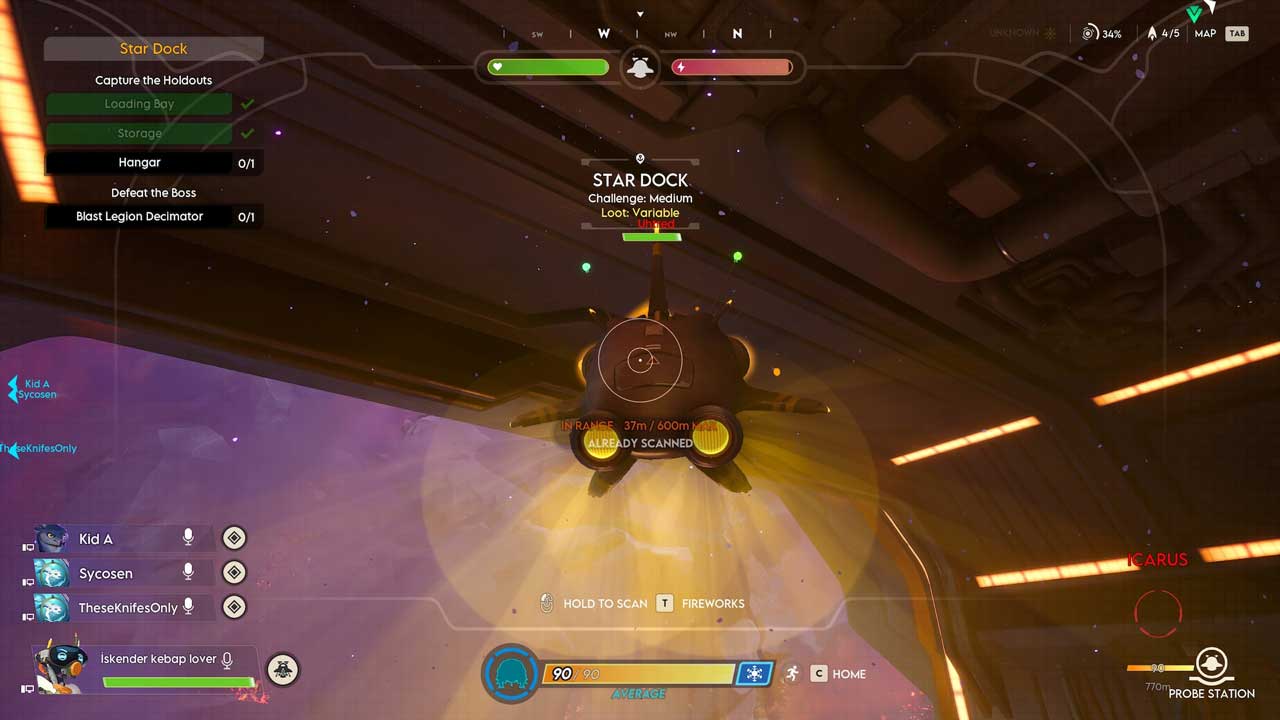Select Kid A in the squad list
This screenshot has height=720, width=1280.
[96, 539]
